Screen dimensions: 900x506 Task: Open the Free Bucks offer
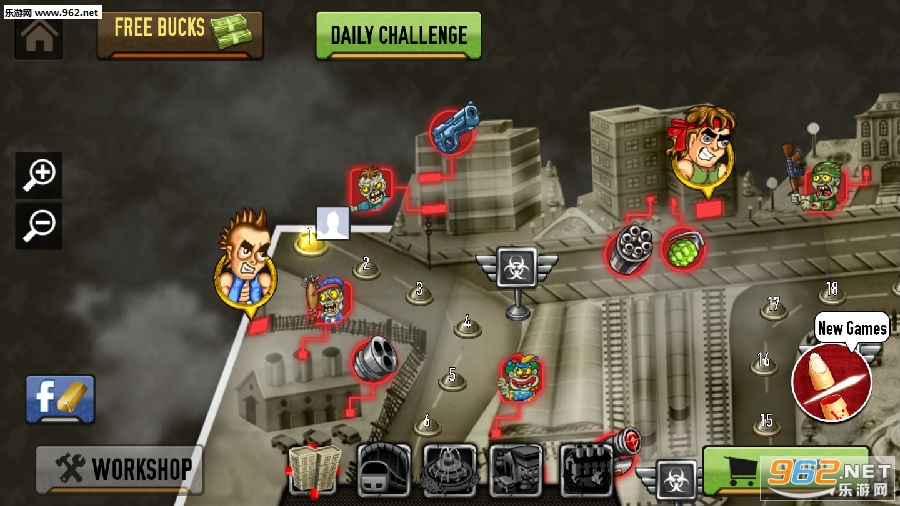(x=180, y=34)
